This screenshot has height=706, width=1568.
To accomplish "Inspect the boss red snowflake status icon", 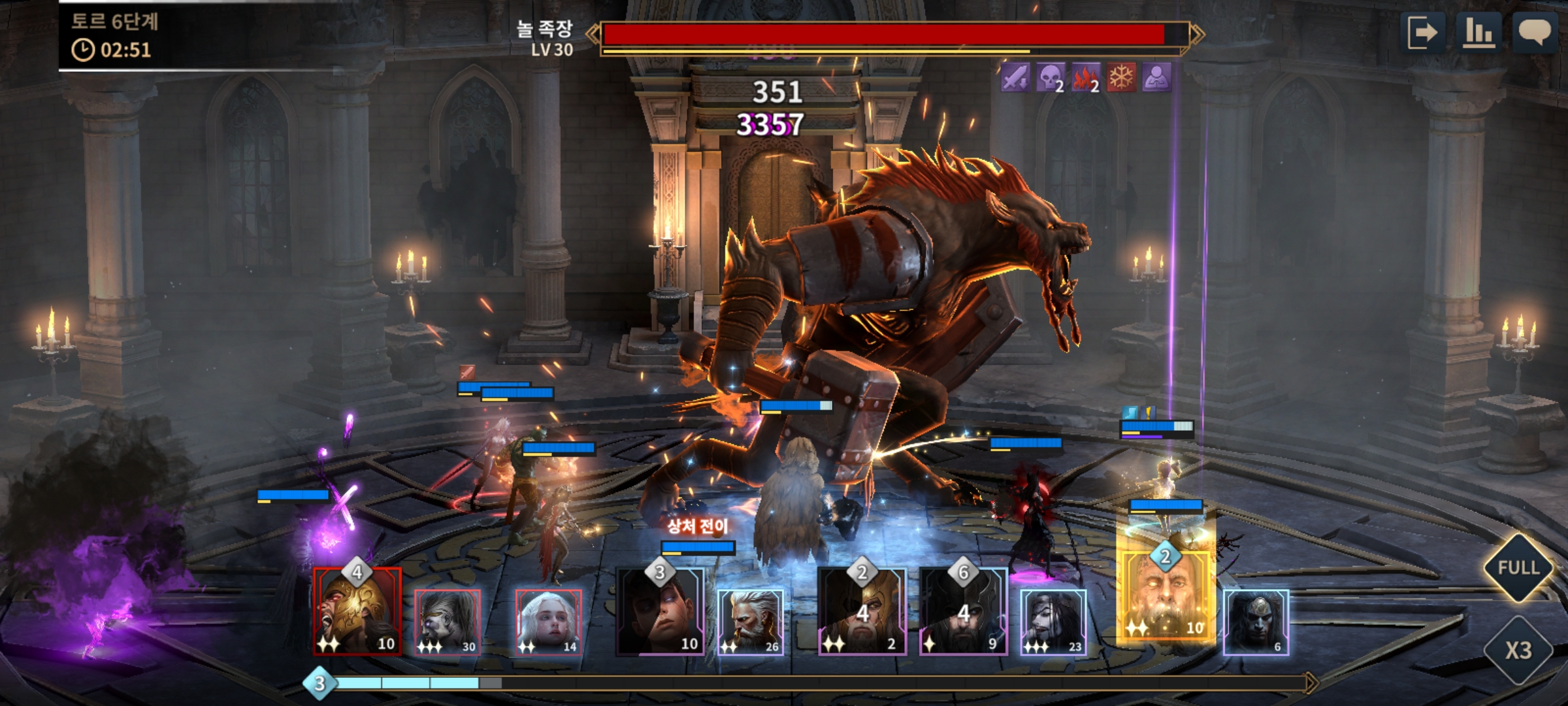I will pyautogui.click(x=1121, y=78).
